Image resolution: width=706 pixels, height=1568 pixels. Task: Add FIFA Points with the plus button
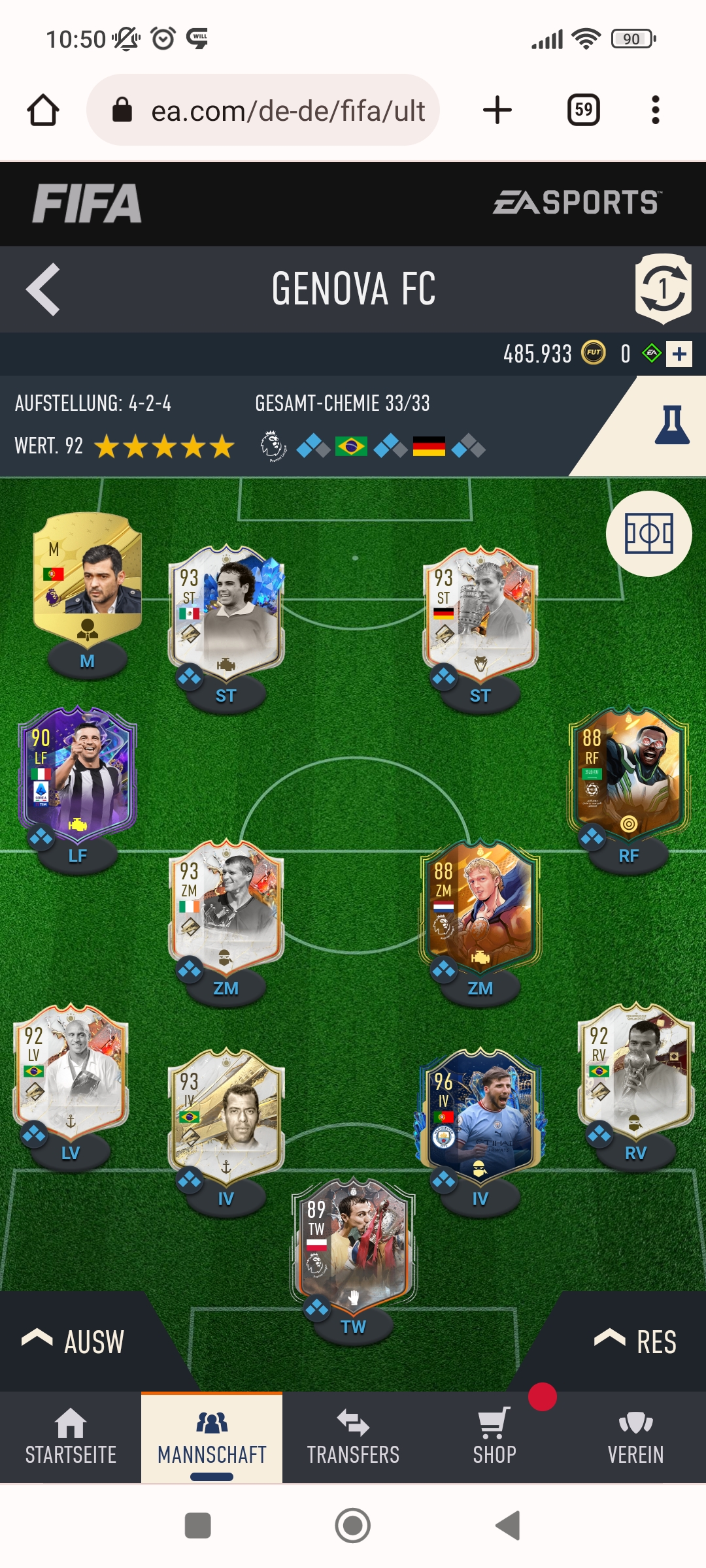coord(679,354)
